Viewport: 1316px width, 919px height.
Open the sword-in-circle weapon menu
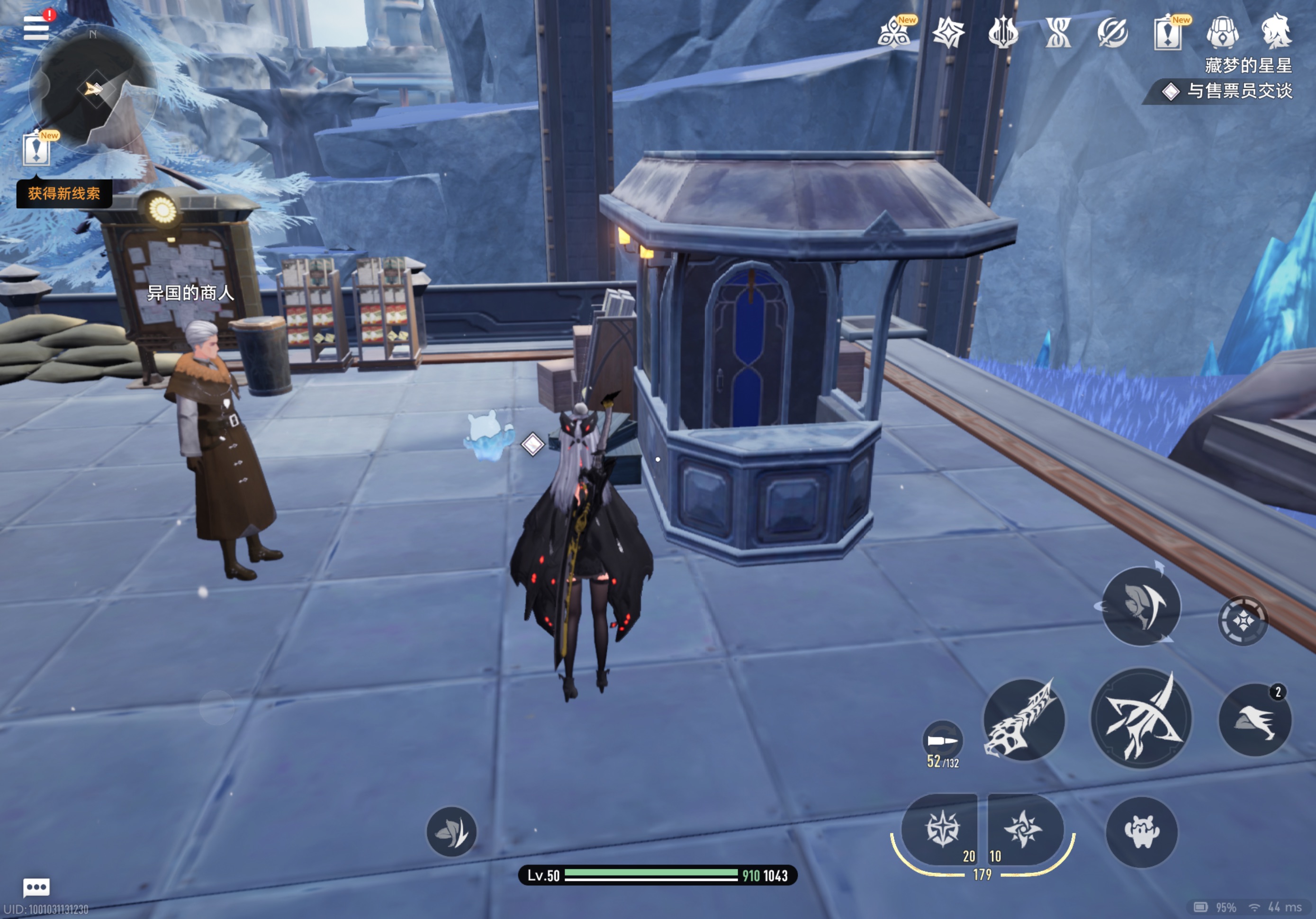[1112, 32]
